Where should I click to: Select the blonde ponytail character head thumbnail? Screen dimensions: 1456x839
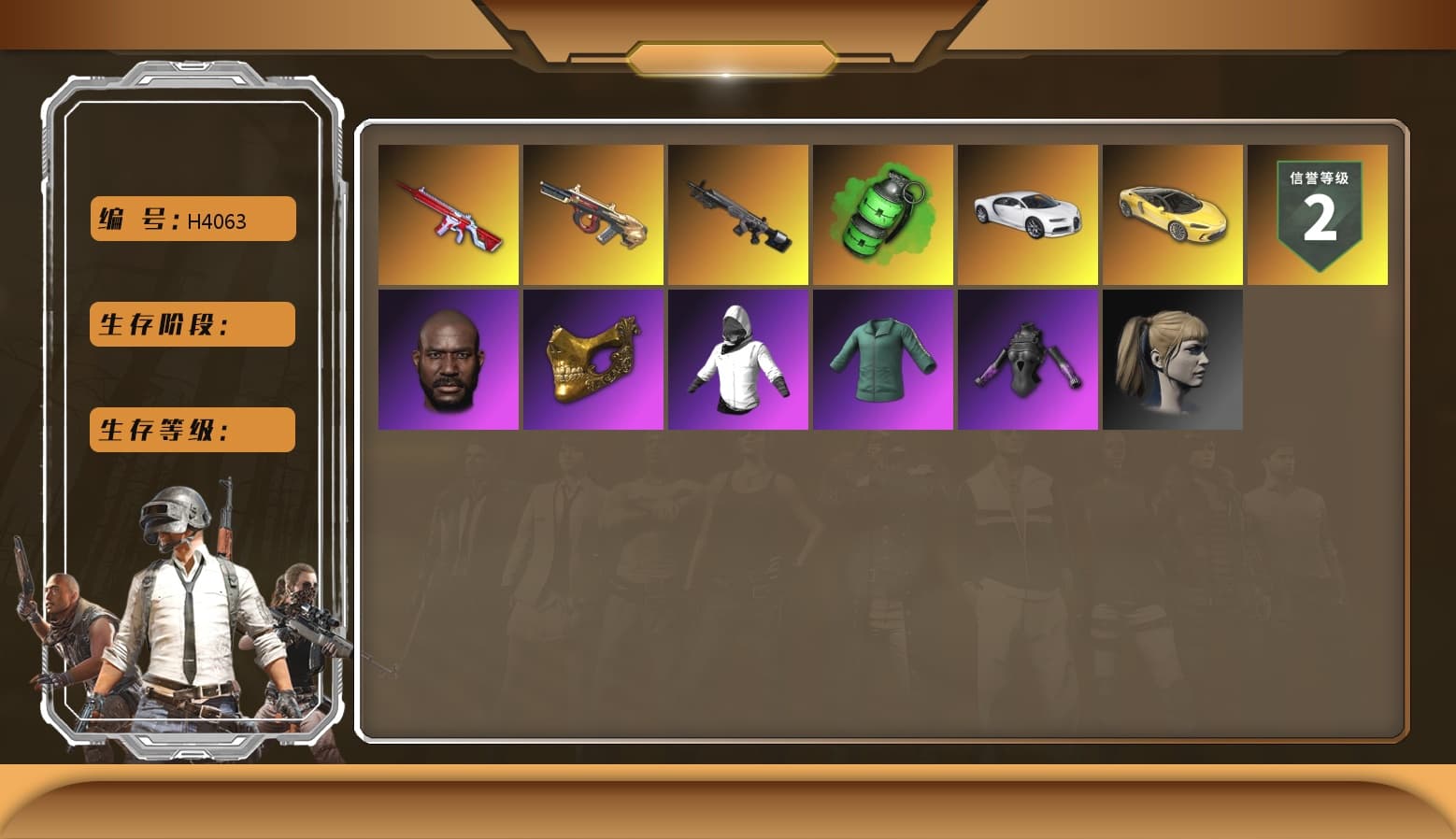[x=1173, y=360]
